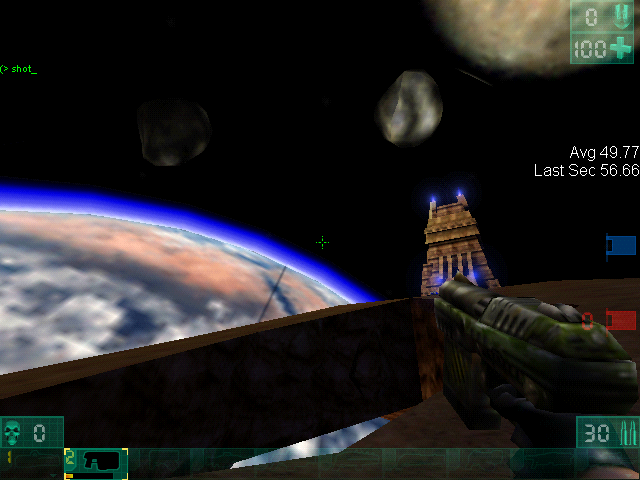
Task: Click the red team flag indicator
Action: (x=621, y=320)
